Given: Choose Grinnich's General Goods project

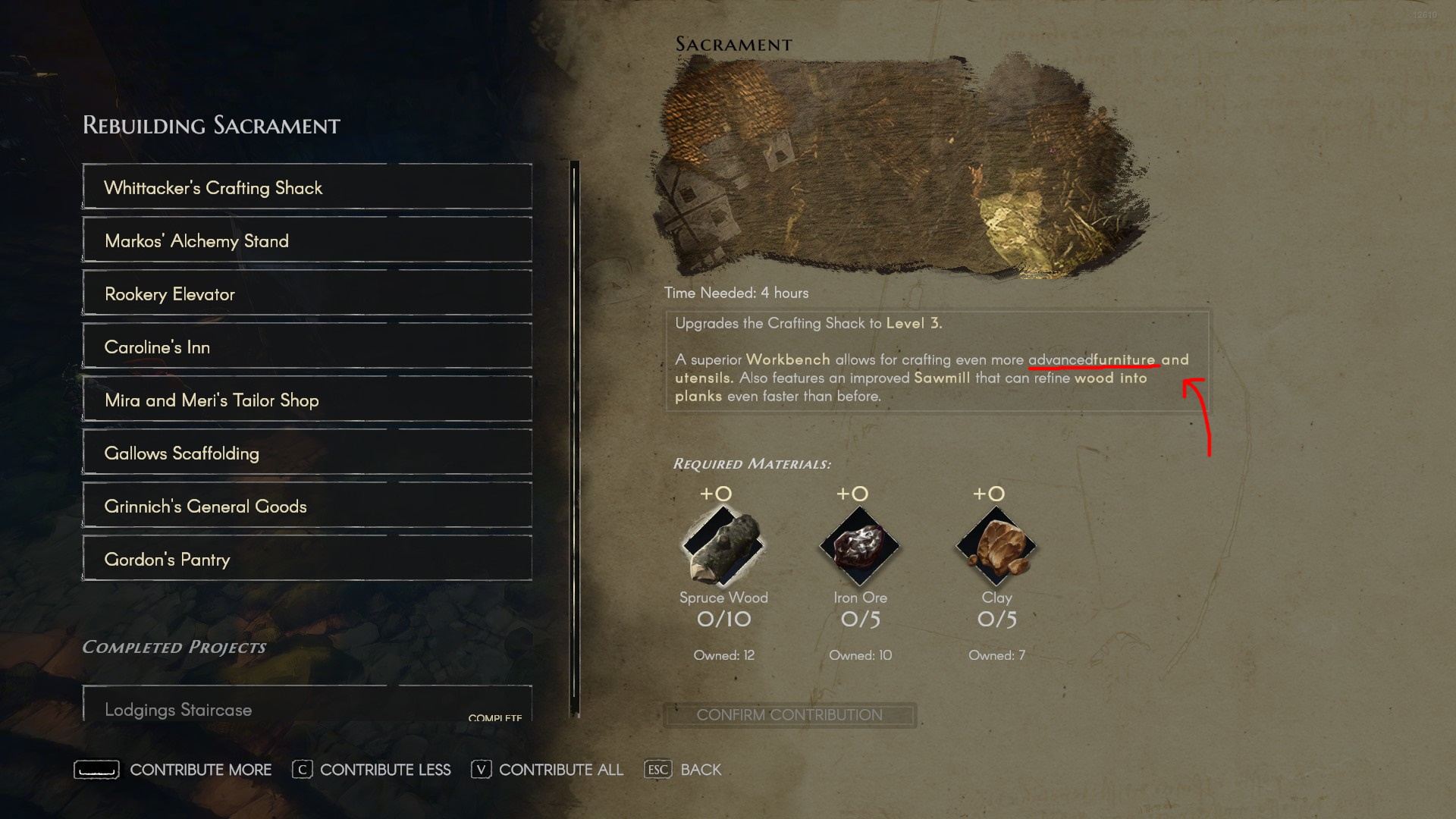Looking at the screenshot, I should pyautogui.click(x=306, y=506).
